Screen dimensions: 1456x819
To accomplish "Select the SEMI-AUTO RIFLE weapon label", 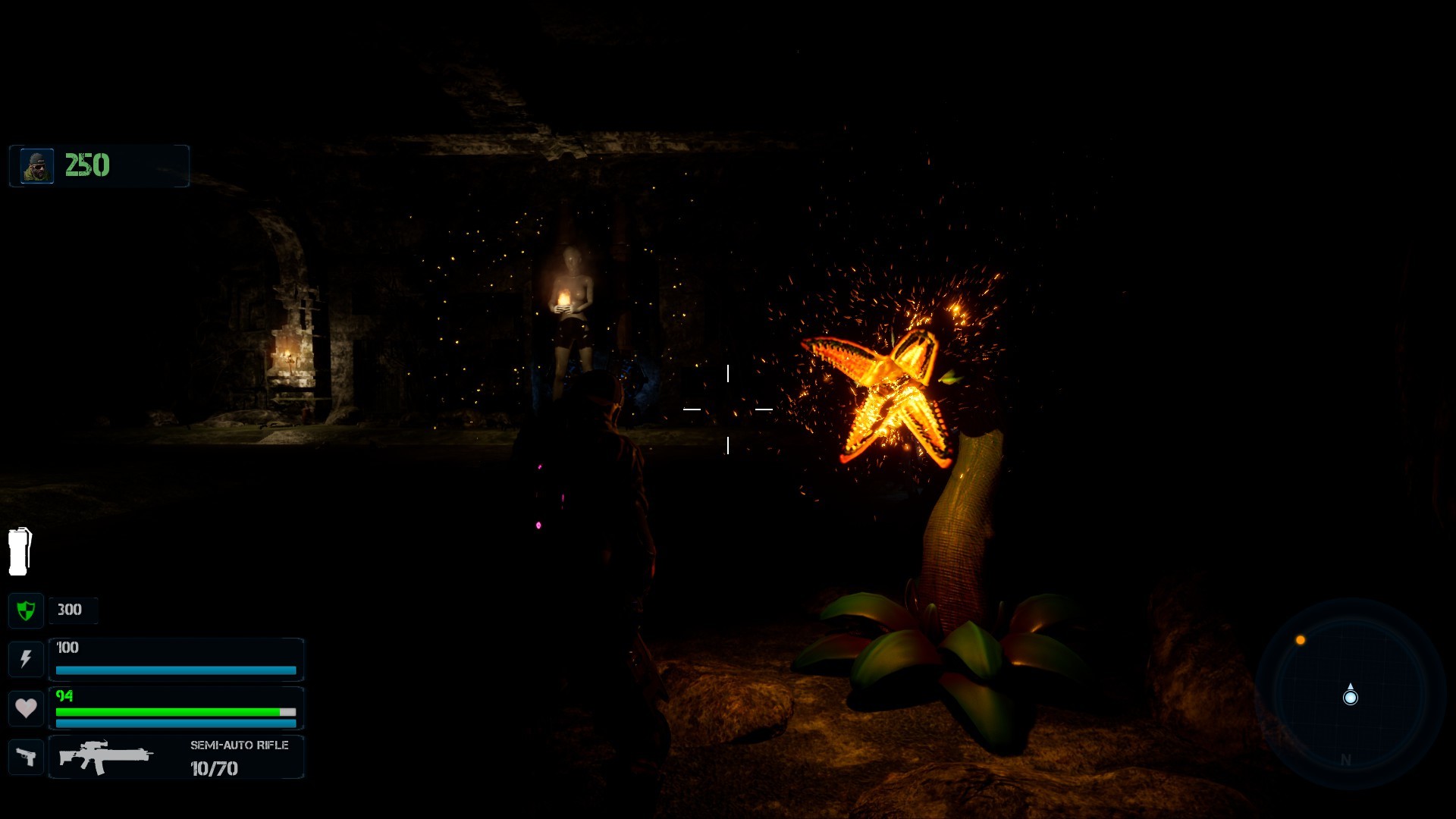I will (239, 745).
